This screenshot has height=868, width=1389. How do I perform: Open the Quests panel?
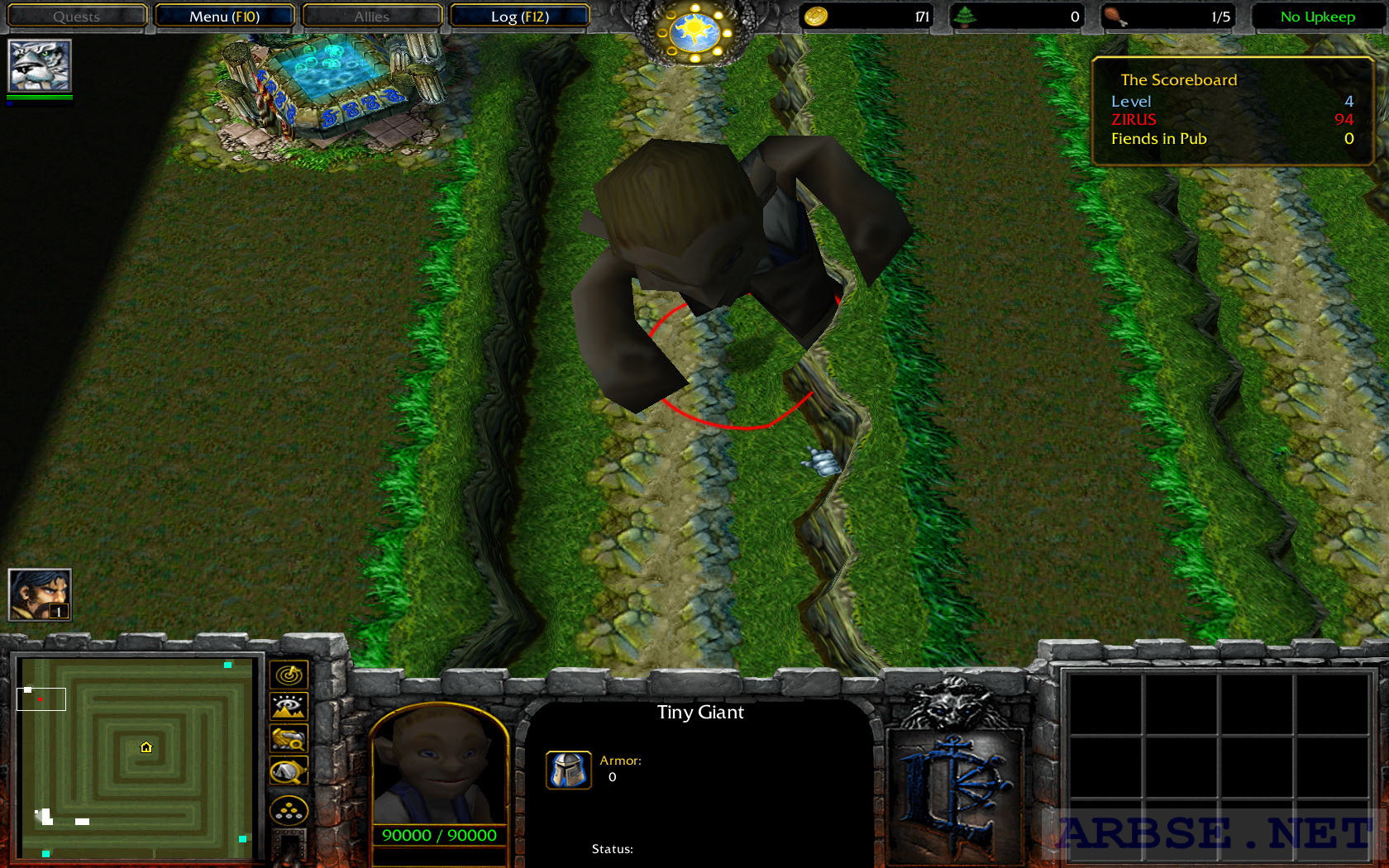(76, 16)
